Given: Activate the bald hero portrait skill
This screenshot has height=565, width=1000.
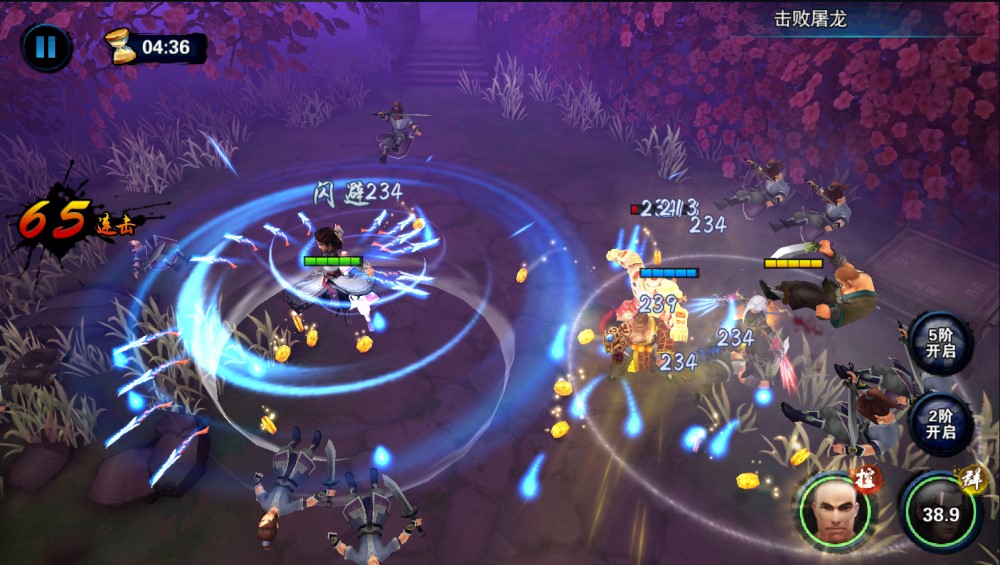Looking at the screenshot, I should [x=834, y=510].
